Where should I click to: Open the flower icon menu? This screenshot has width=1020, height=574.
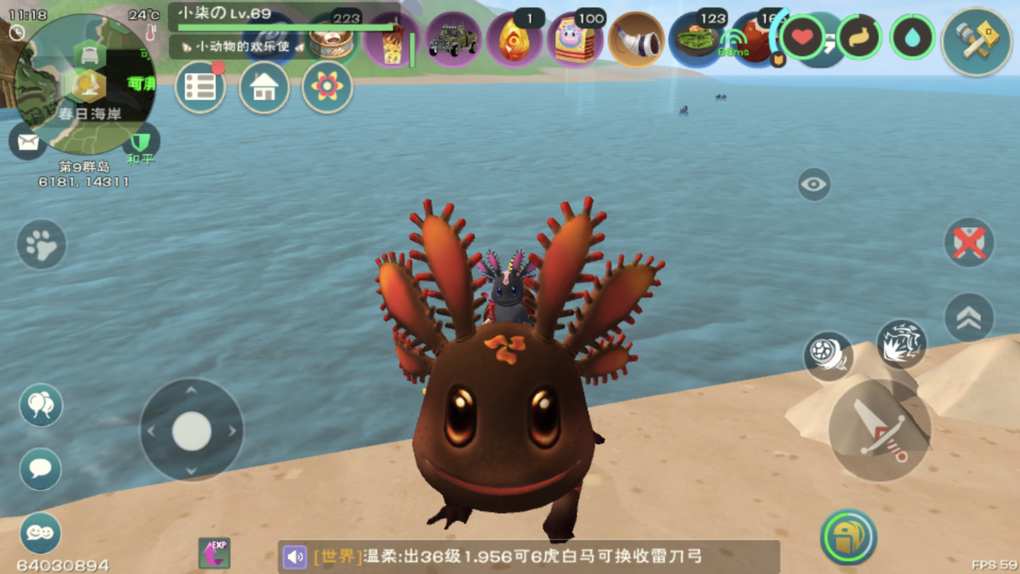pos(327,88)
